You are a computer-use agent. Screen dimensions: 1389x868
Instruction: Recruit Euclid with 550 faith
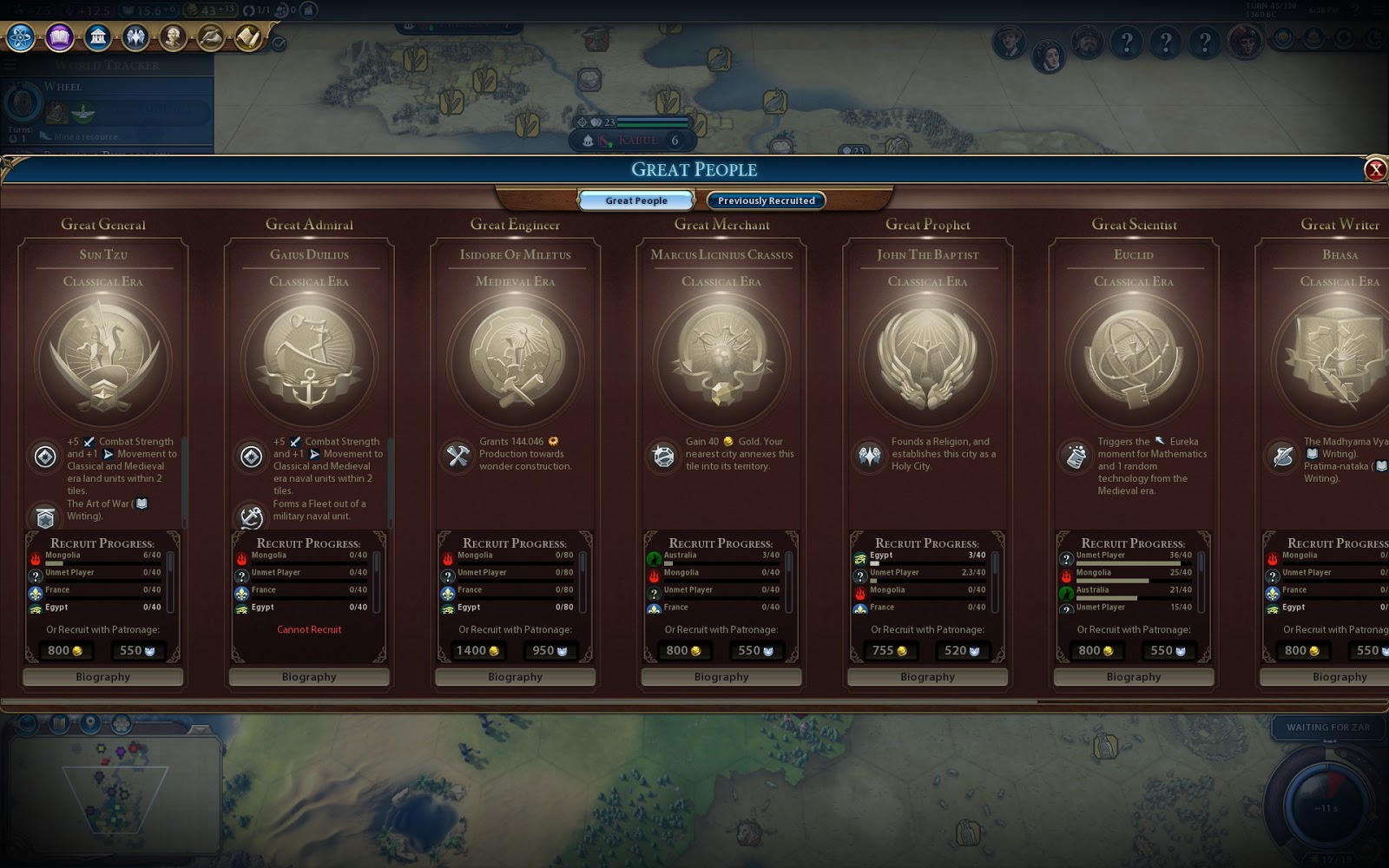[1168, 650]
